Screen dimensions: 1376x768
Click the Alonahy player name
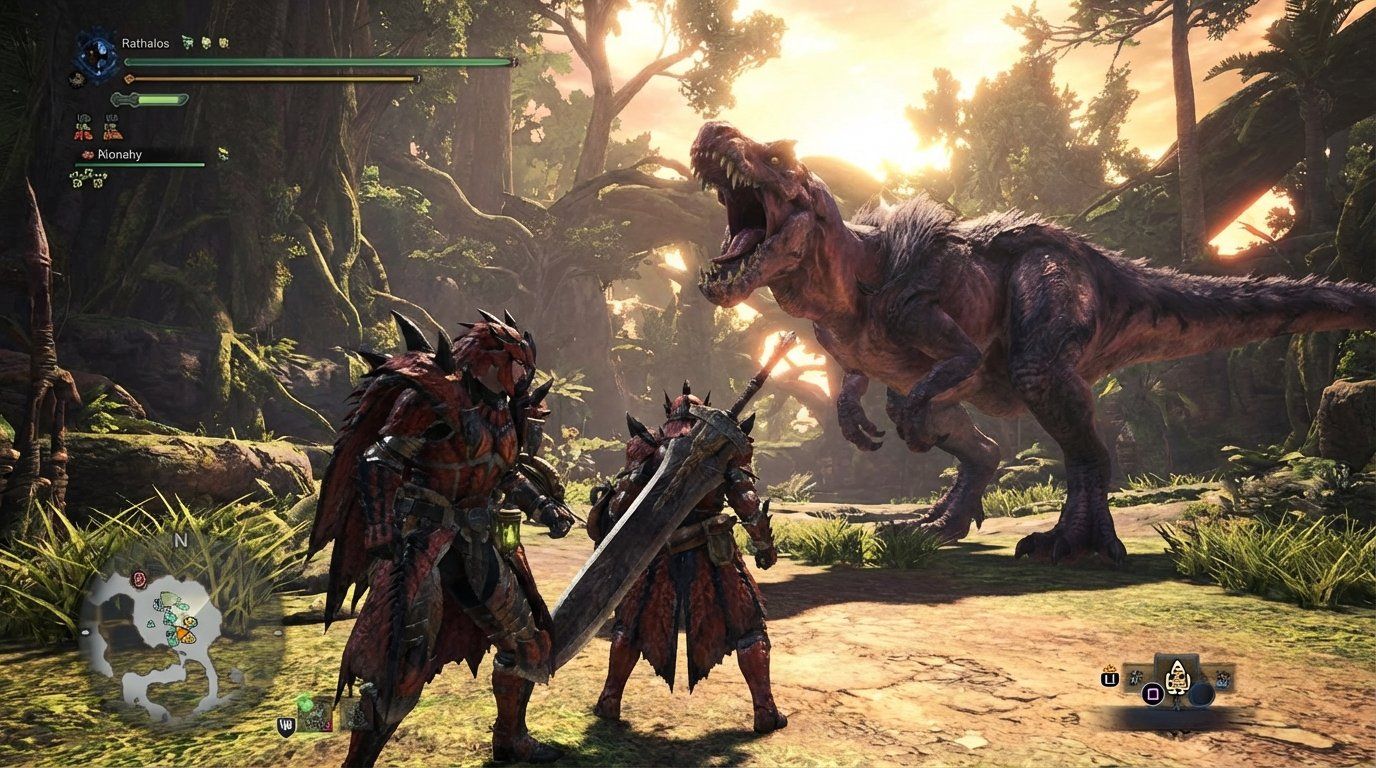118,155
